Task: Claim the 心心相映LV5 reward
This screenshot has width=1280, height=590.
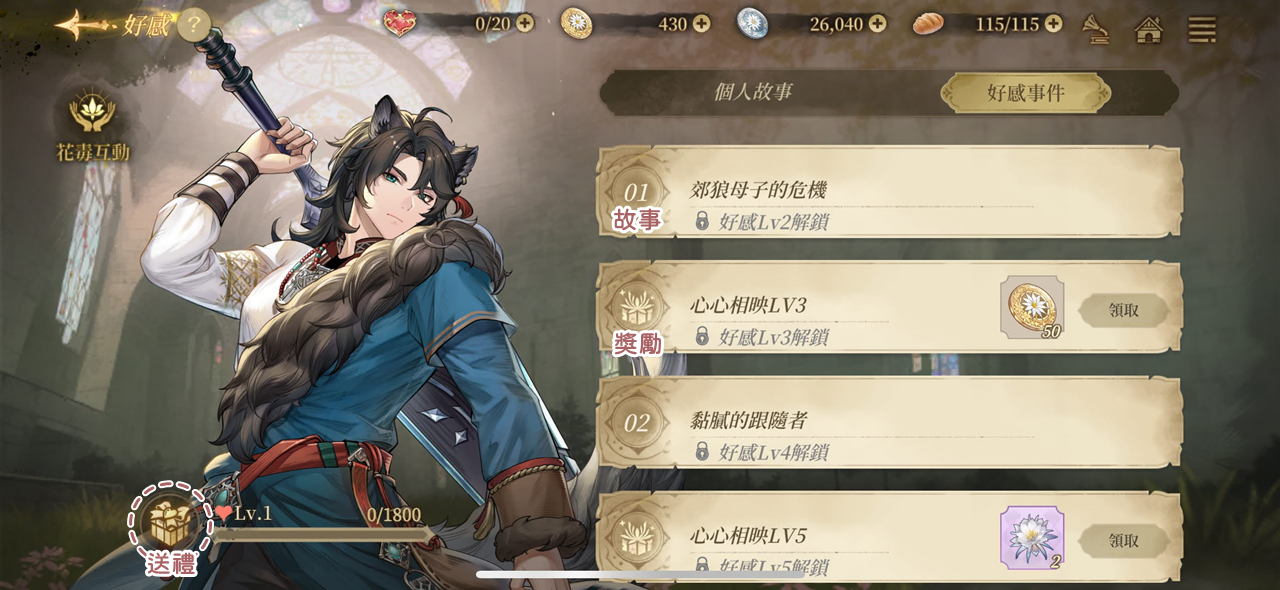Action: [x=1124, y=540]
